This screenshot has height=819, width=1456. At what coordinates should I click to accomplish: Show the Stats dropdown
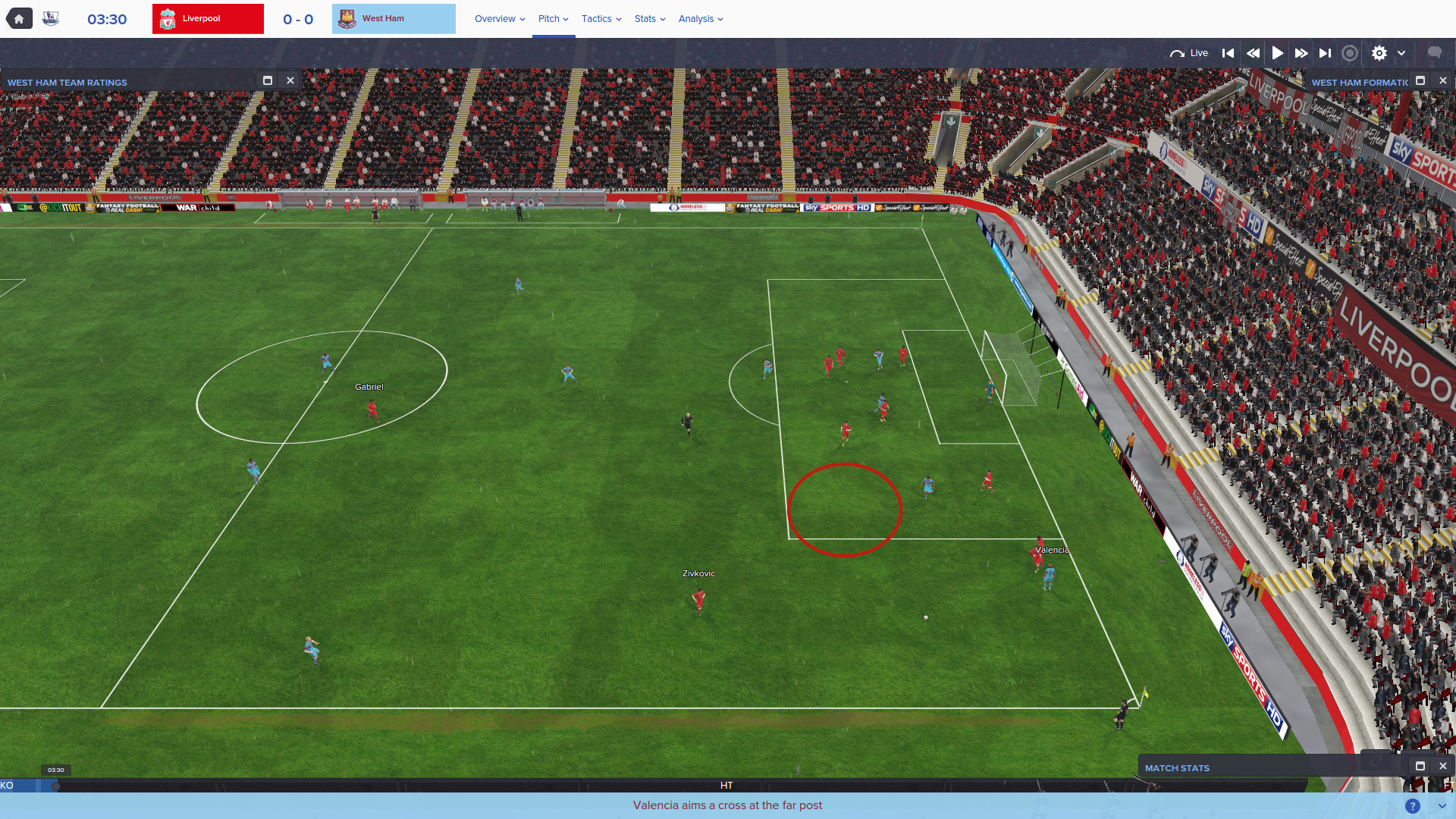click(650, 19)
